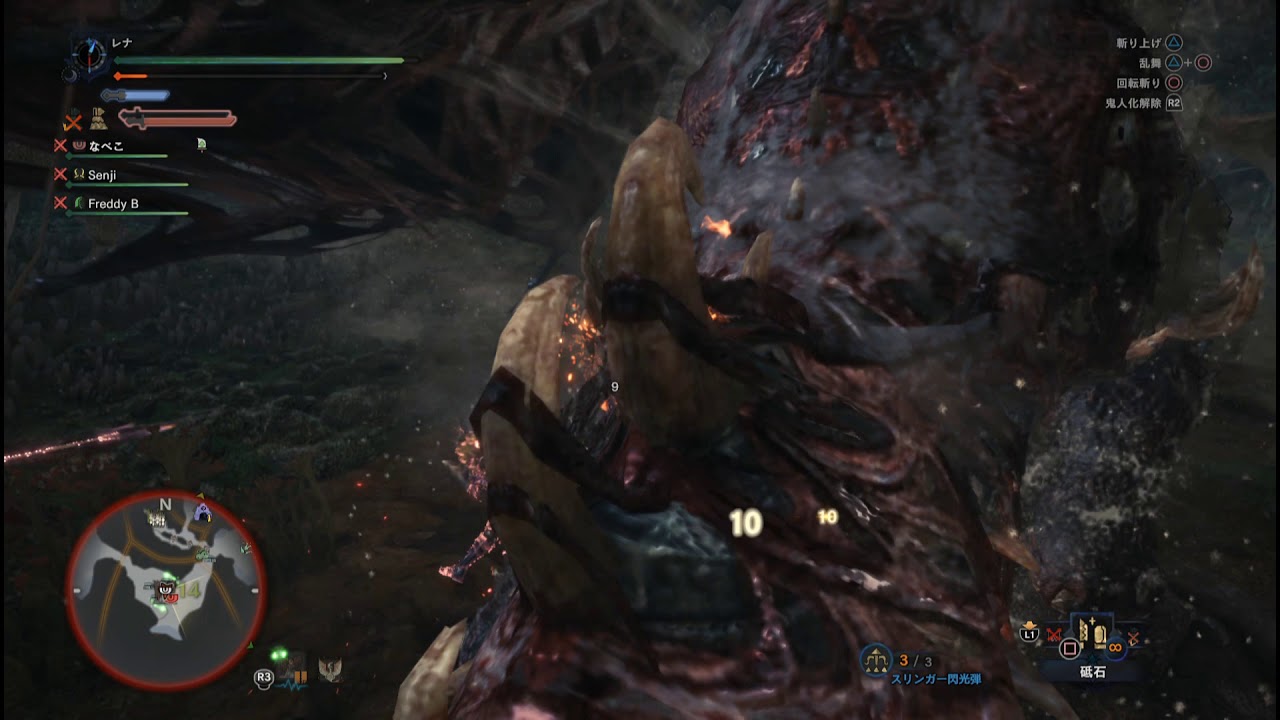Open the circular minimap
Viewport: 1280px width, 720px height.
pyautogui.click(x=166, y=590)
